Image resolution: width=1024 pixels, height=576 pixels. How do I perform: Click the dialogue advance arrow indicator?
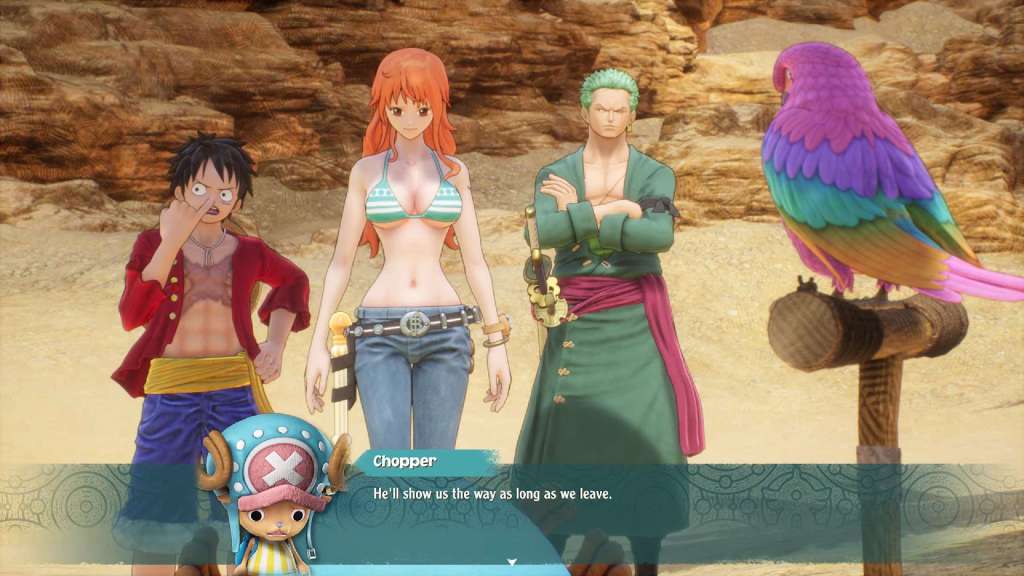pos(512,563)
